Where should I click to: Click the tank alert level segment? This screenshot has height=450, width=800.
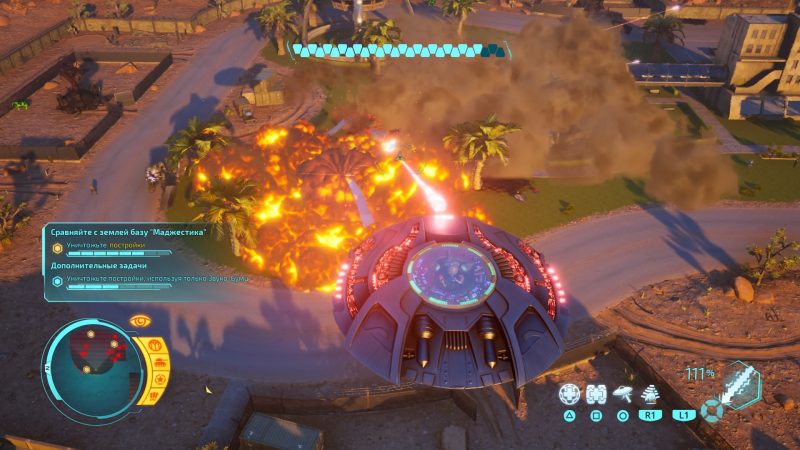pos(160,363)
